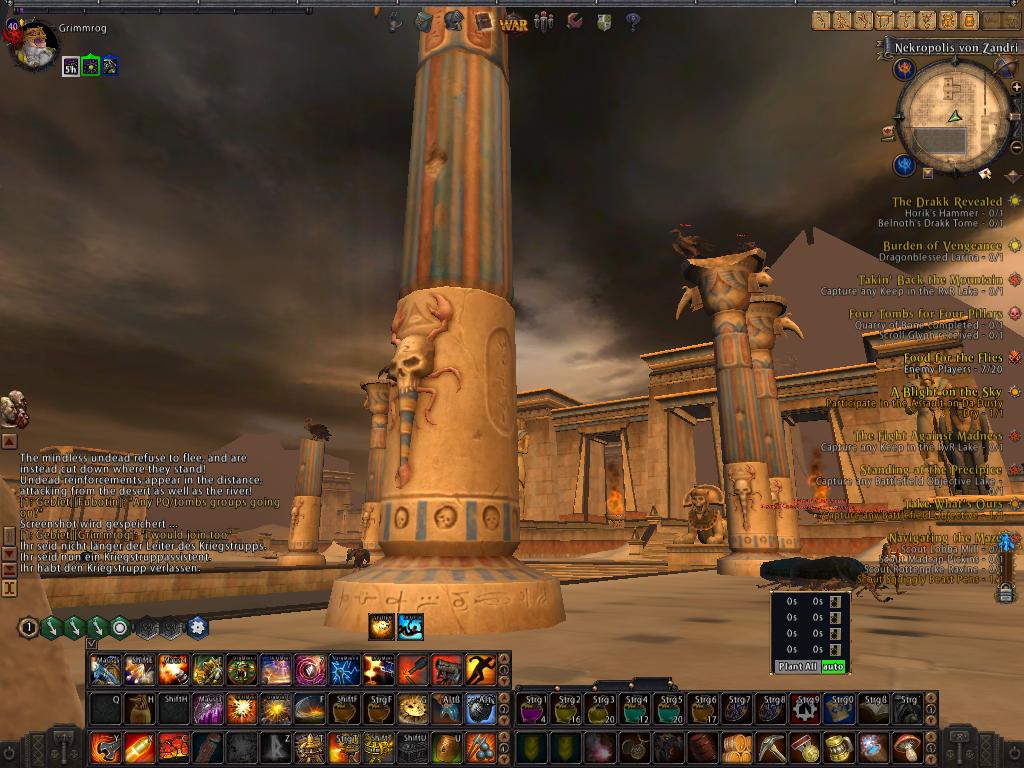This screenshot has height=768, width=1024.
Task: Select The Drakk Revealed quest tracker entry
Action: (x=946, y=202)
